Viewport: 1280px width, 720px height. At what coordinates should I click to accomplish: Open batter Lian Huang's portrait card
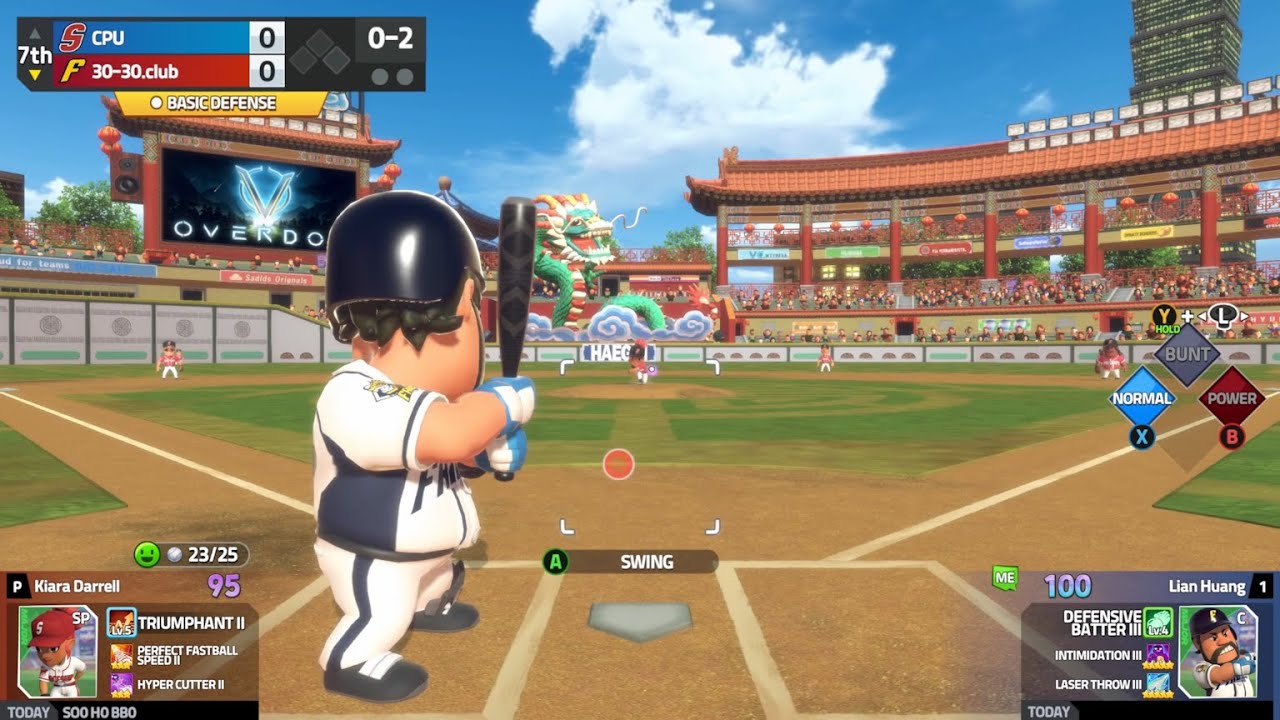pyautogui.click(x=1217, y=651)
